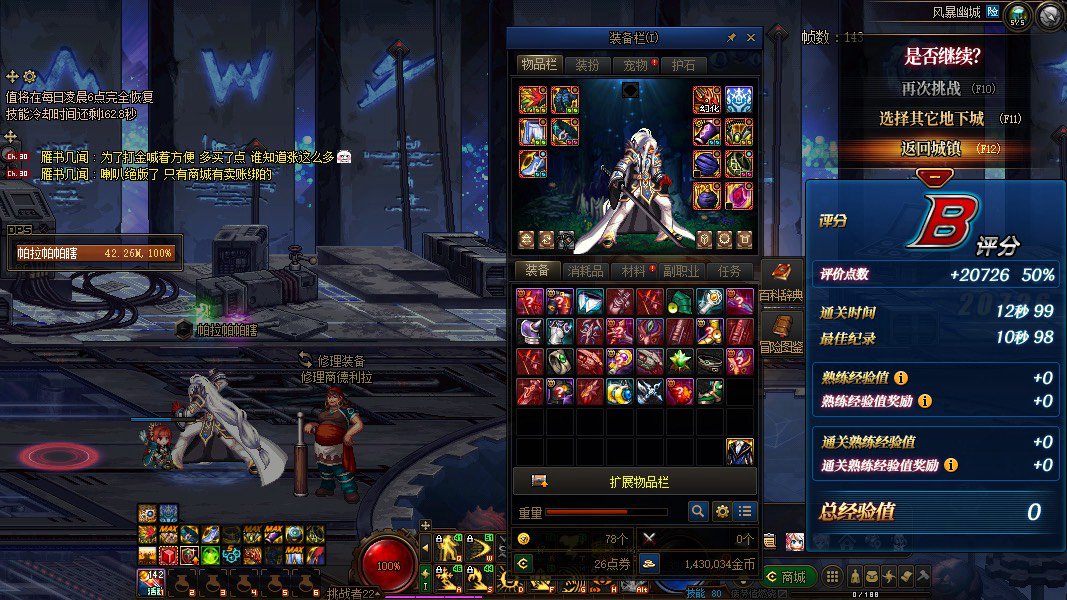The height and width of the screenshot is (600, 1067).
Task: Pin the 装备栏 window with the pin icon
Action: pos(731,38)
